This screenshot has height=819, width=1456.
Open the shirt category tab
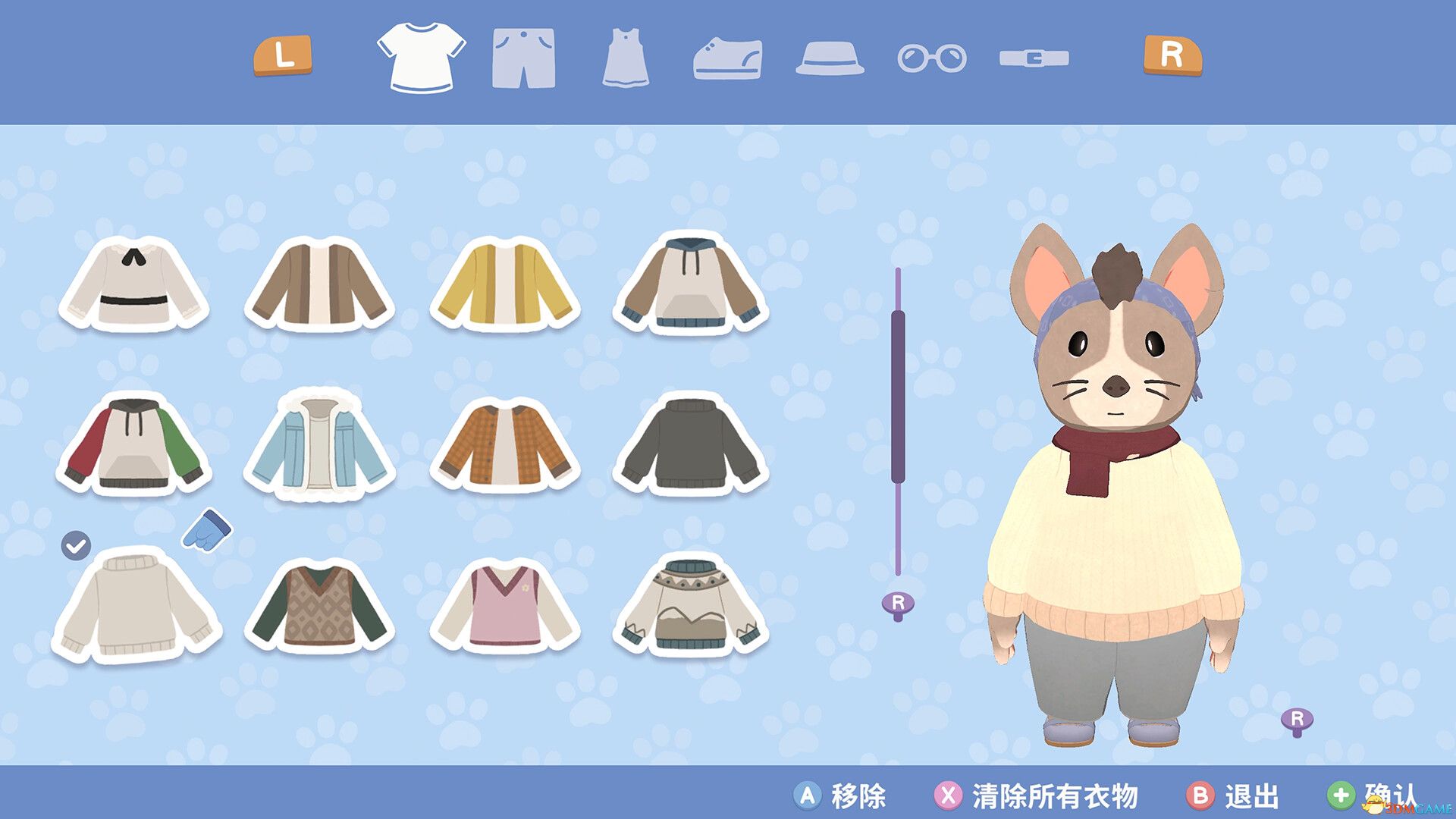click(422, 57)
